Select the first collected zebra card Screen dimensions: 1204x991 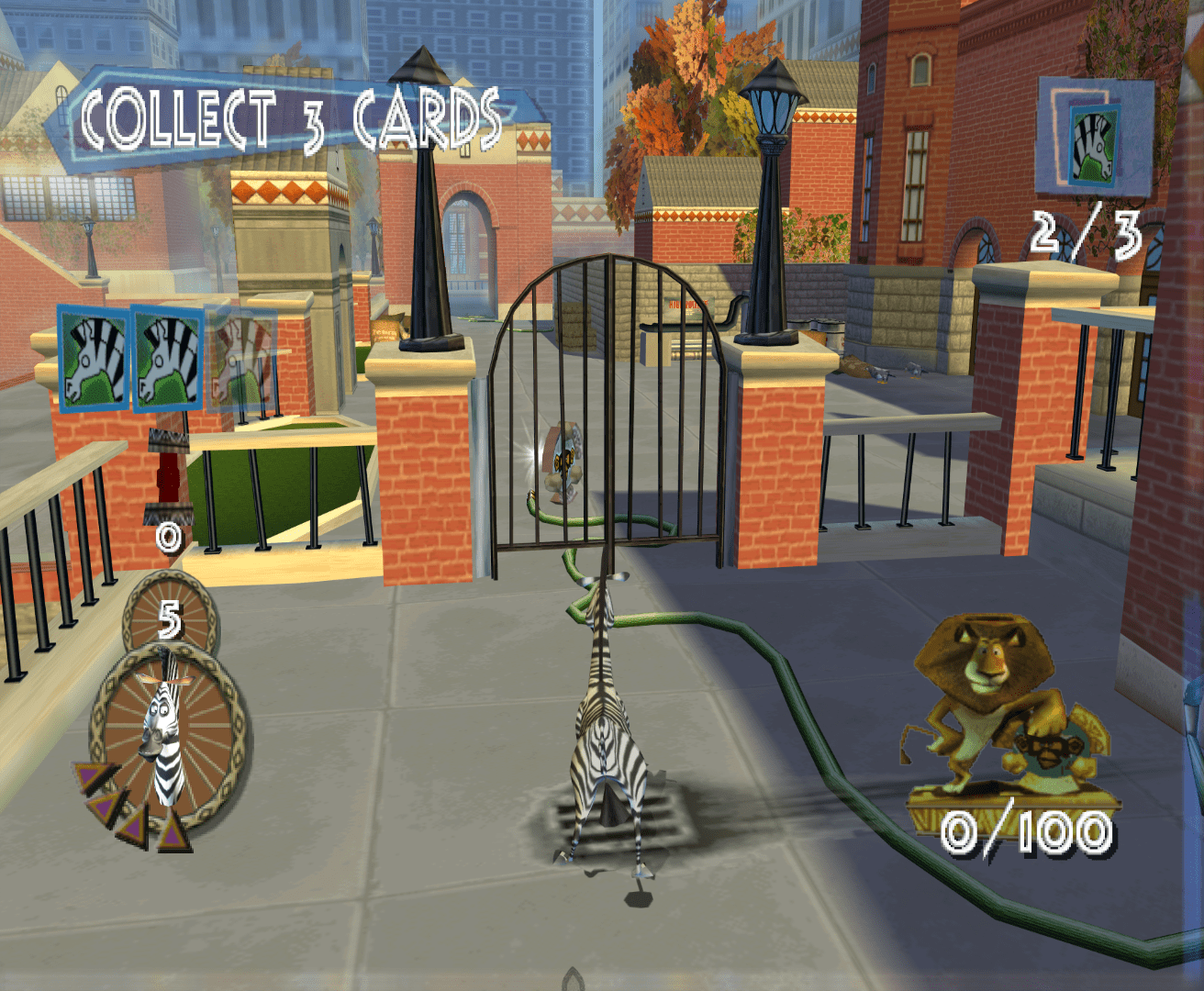coord(92,358)
